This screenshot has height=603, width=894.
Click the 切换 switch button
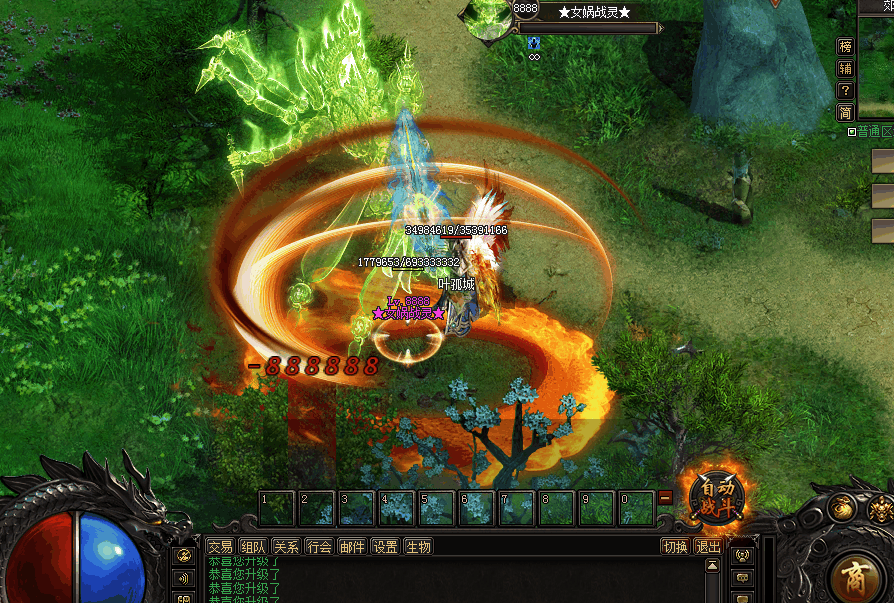point(676,547)
